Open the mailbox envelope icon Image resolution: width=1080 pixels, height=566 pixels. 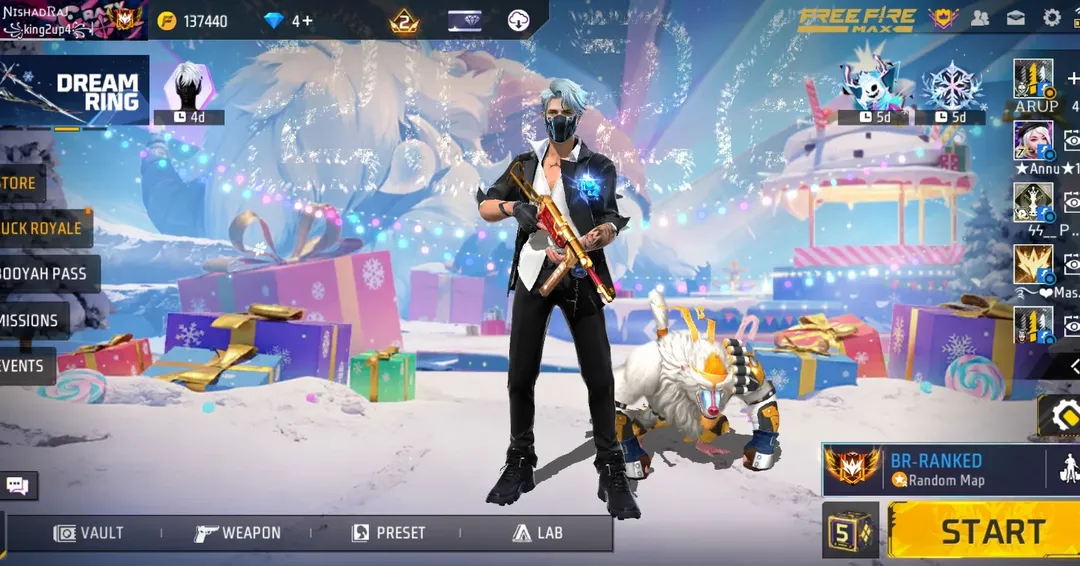click(x=1016, y=18)
